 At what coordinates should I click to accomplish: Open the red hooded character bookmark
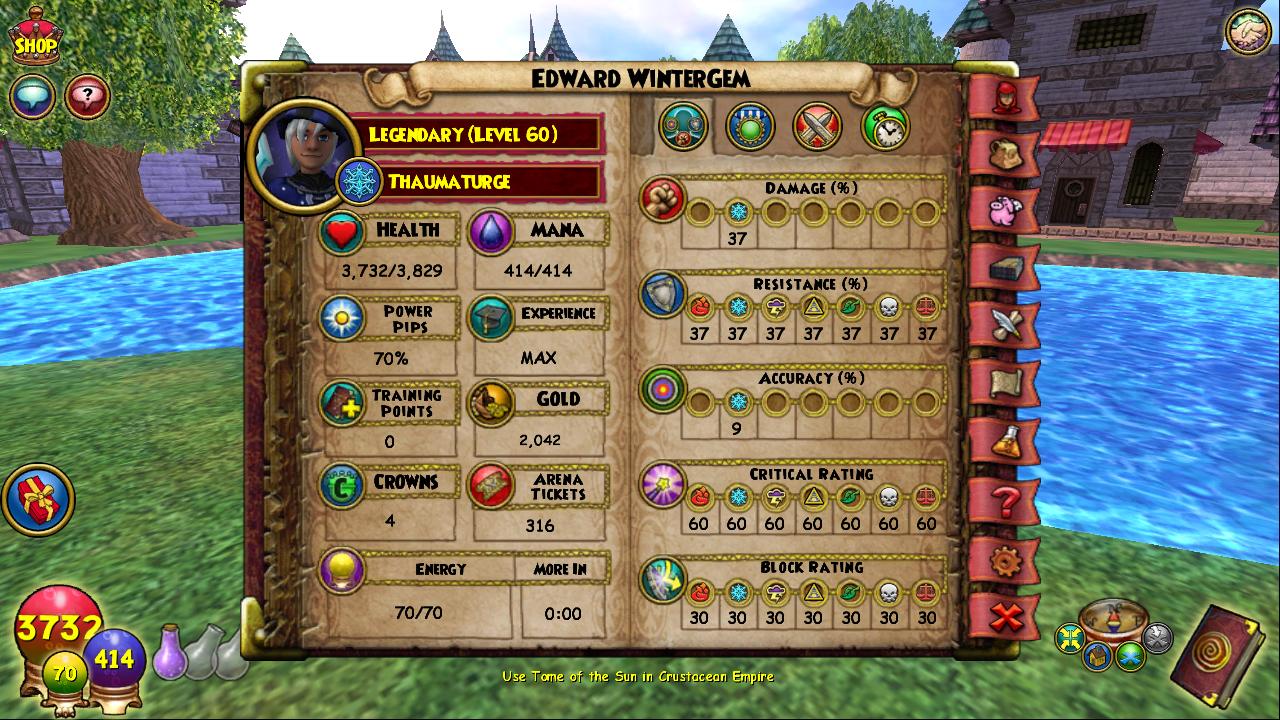click(x=1002, y=97)
